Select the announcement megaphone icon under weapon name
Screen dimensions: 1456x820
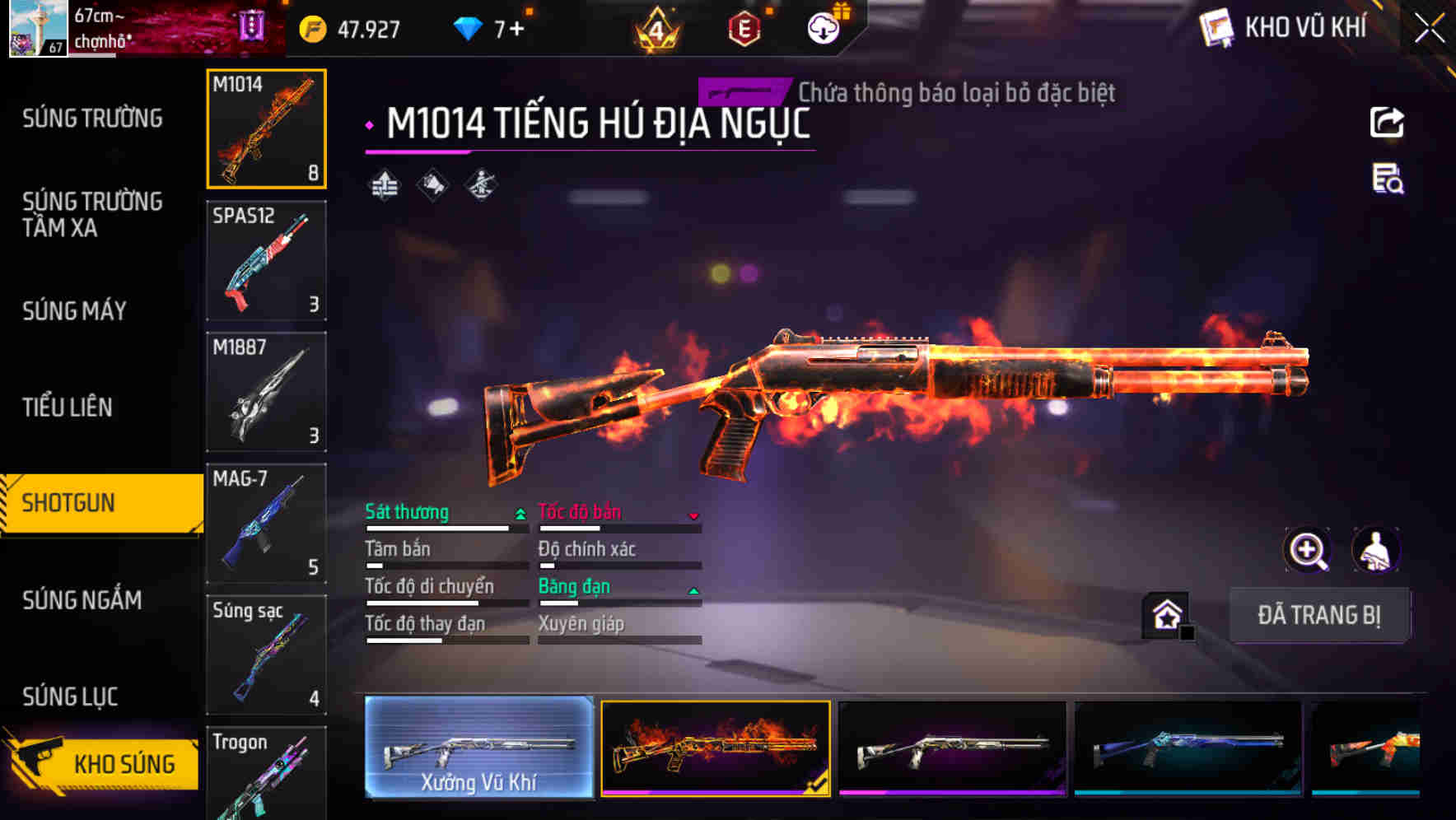pyautogui.click(x=432, y=184)
